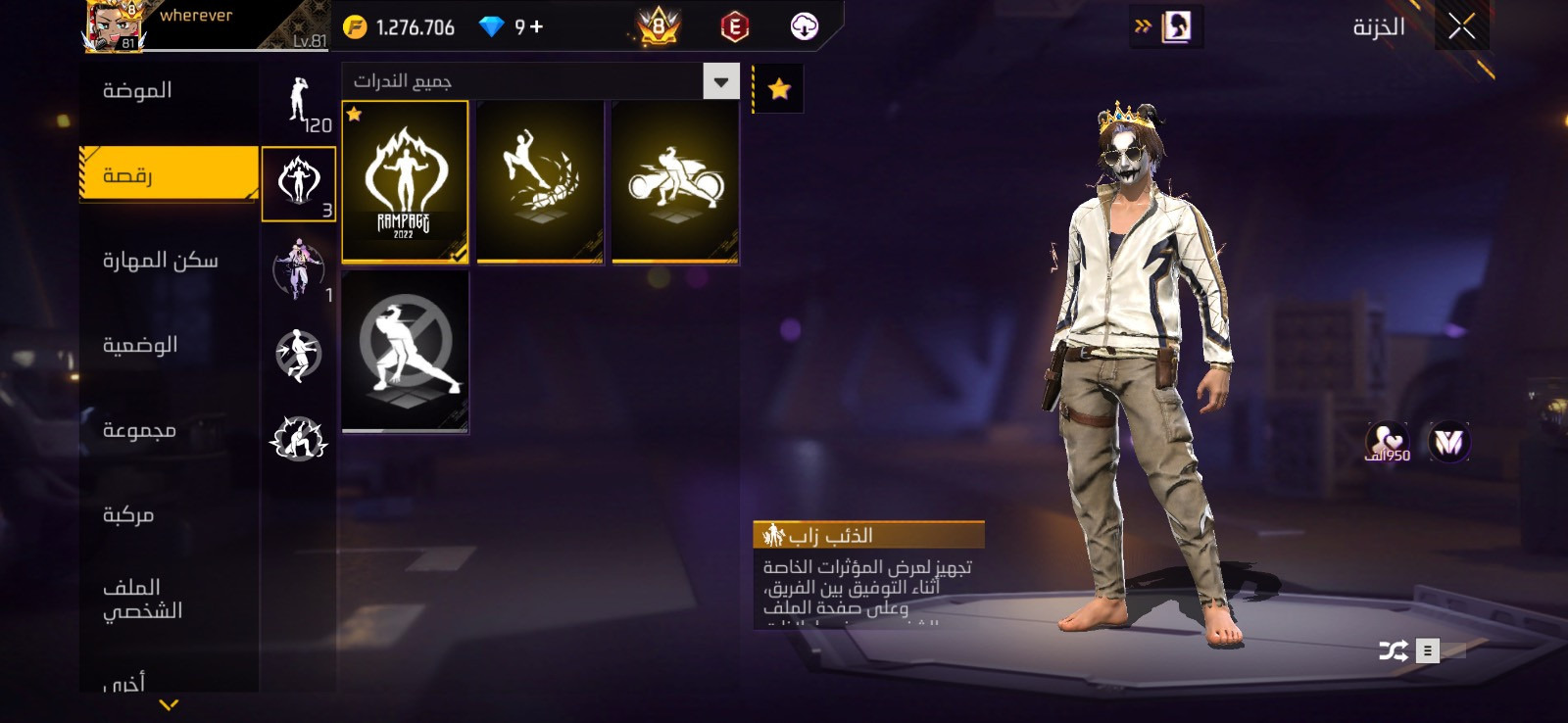The width and height of the screenshot is (1568, 723).
Task: Go to الملف الشخصي category
Action: [142, 599]
